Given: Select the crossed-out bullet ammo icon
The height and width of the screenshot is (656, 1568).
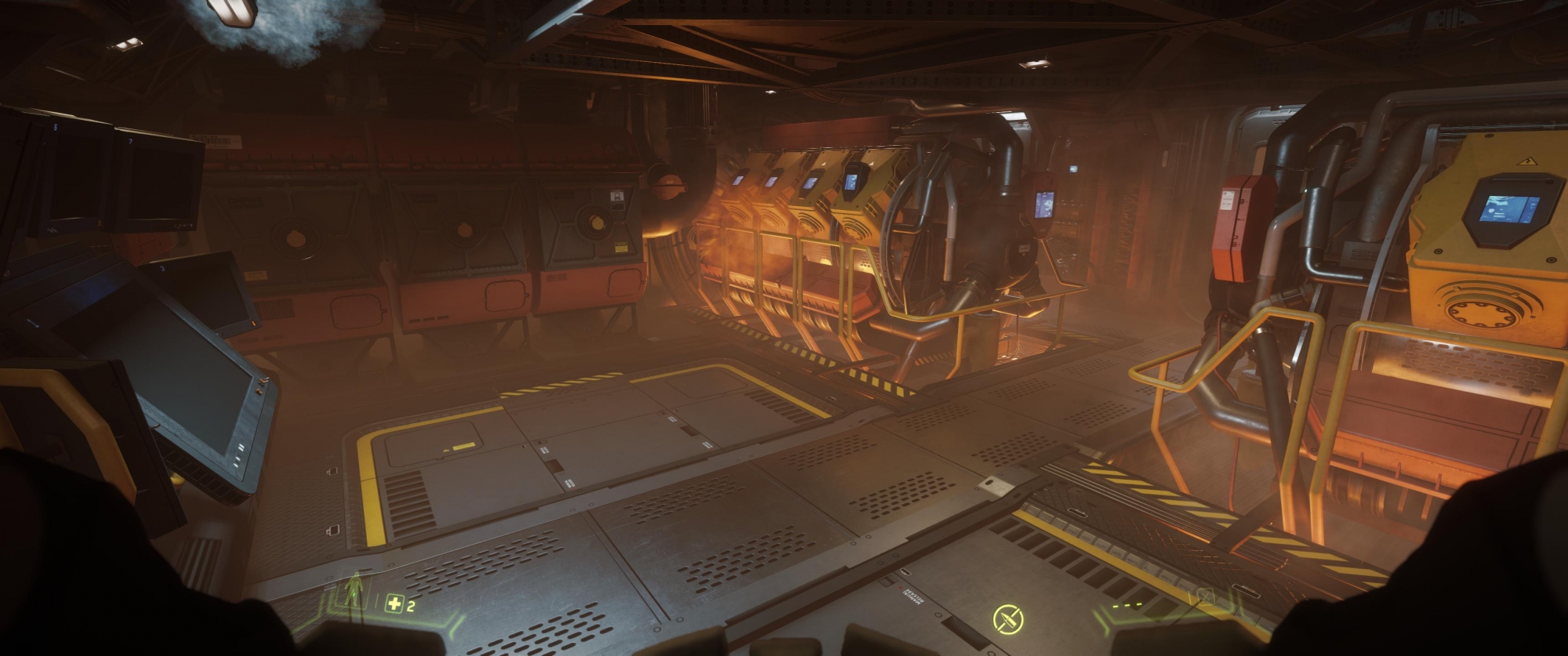Looking at the screenshot, I should 1007,619.
